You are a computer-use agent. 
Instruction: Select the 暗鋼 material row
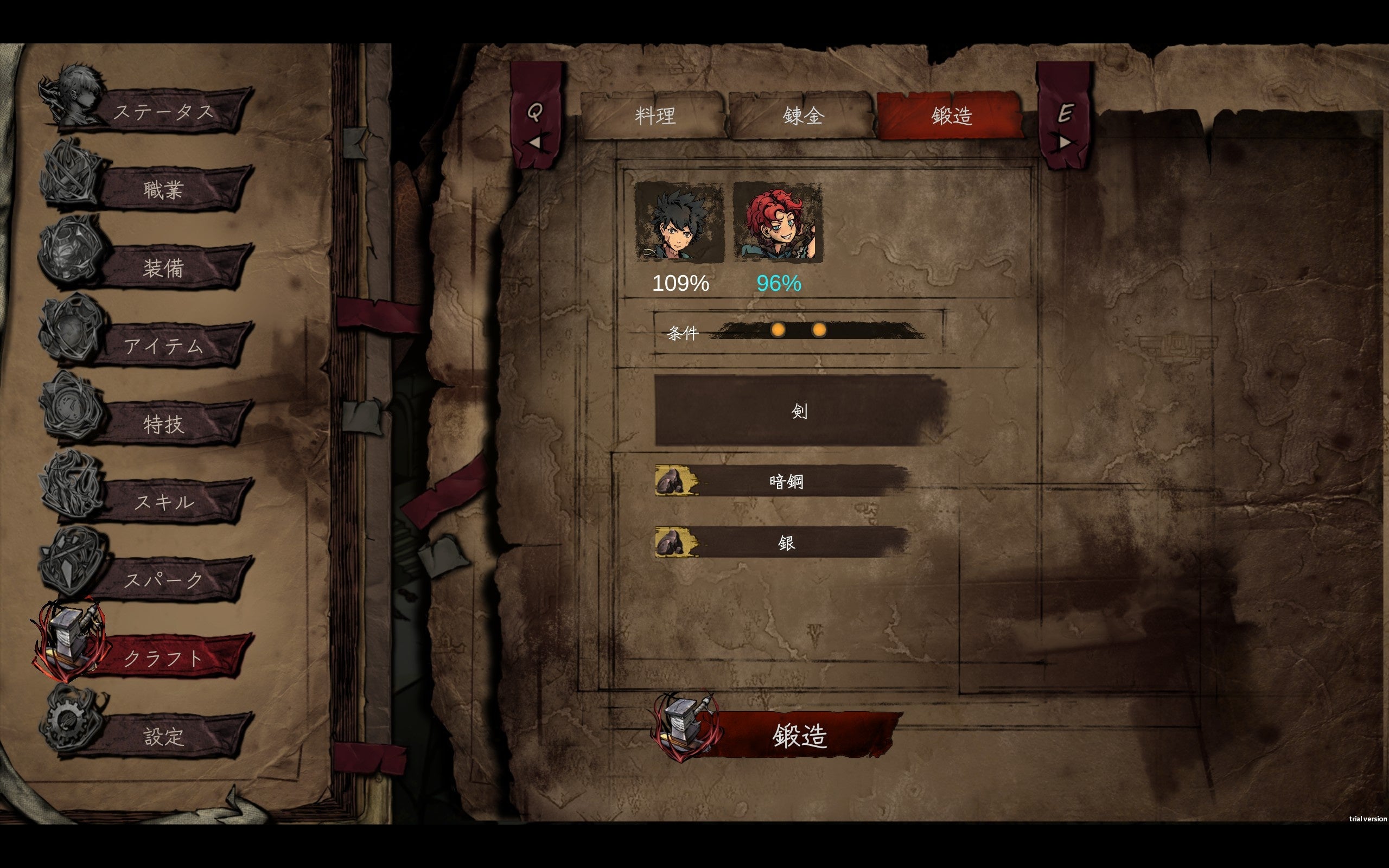[x=785, y=481]
